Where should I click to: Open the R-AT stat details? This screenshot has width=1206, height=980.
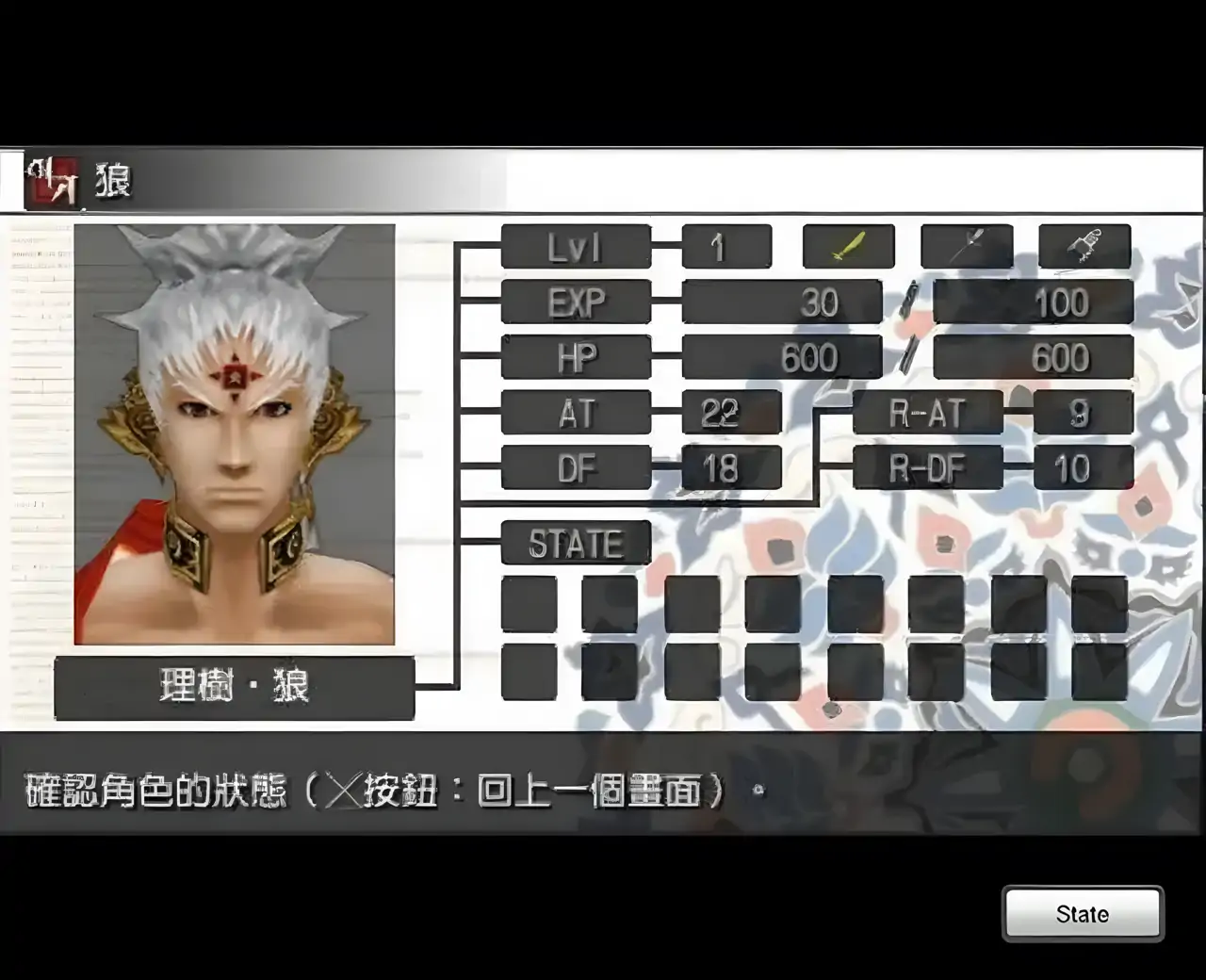pos(928,413)
